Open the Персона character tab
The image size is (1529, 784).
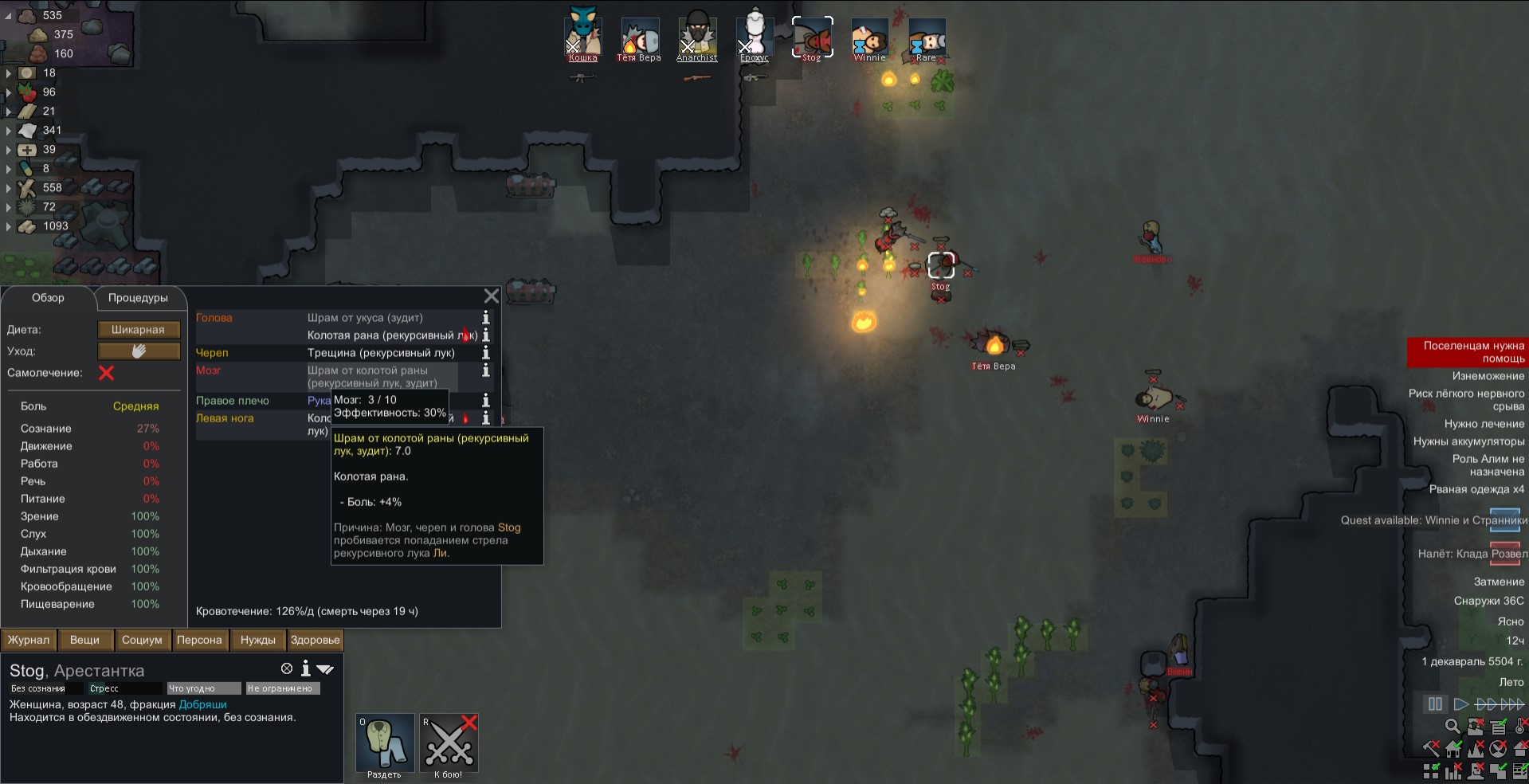coord(199,640)
